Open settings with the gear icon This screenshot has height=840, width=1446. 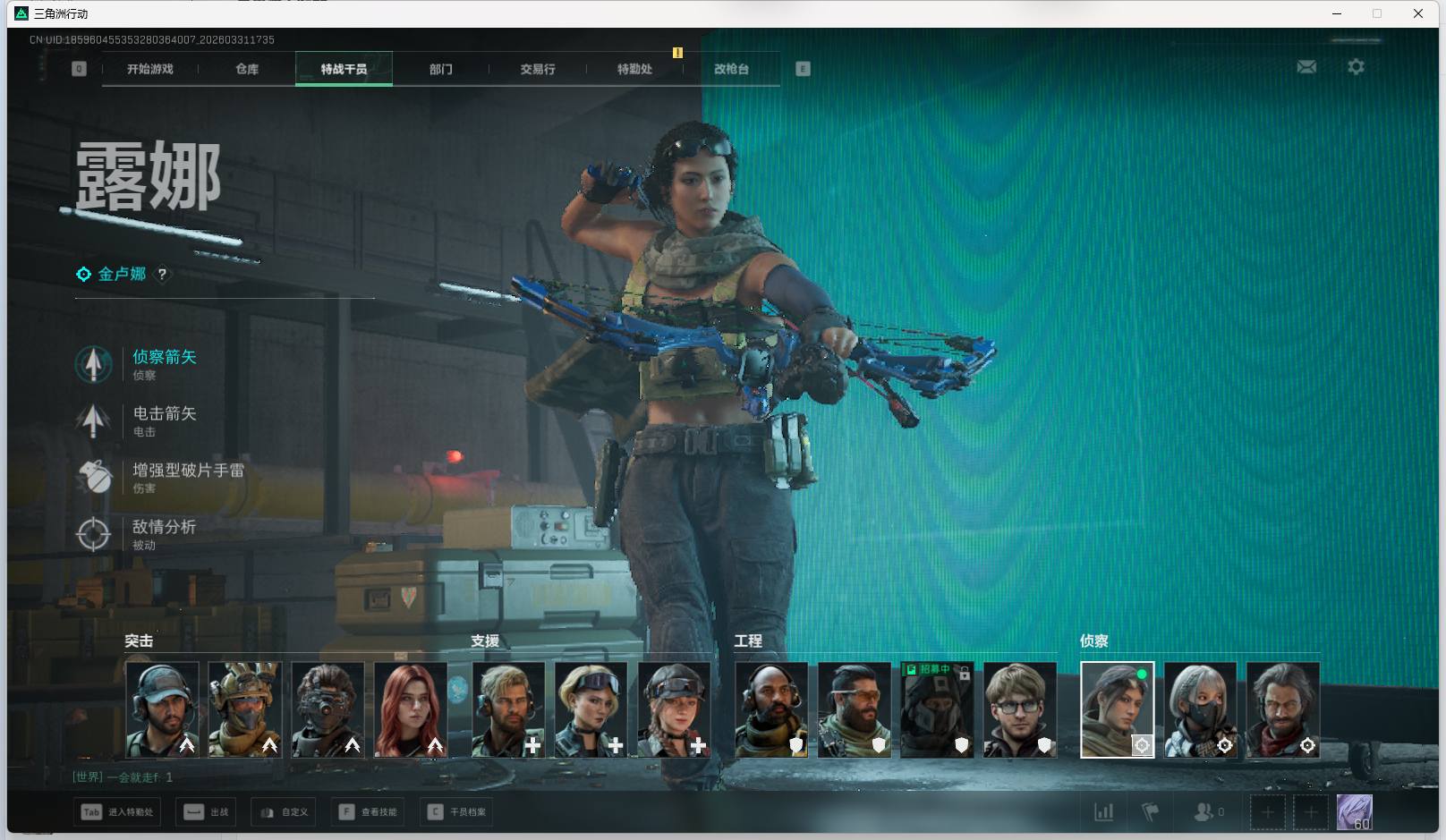coord(1356,67)
